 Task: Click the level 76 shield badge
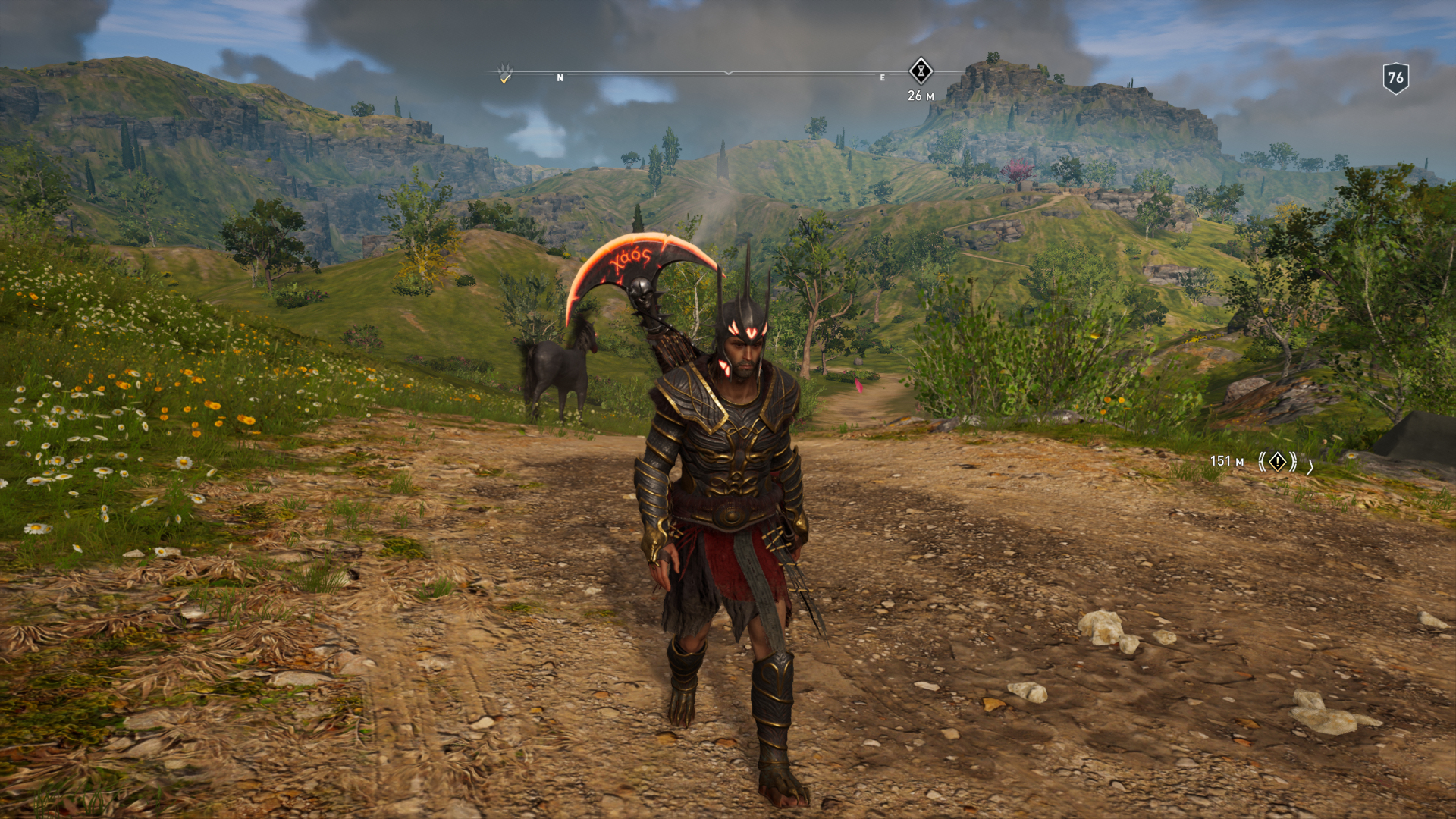point(1395,77)
